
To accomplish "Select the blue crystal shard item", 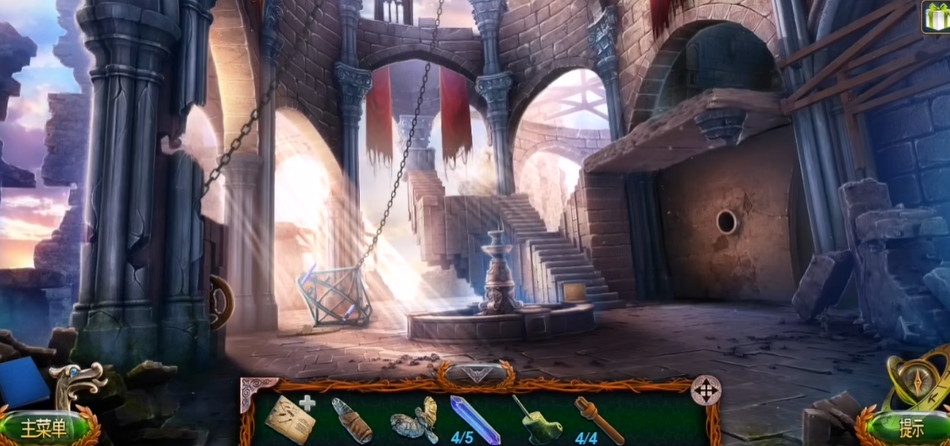I will tap(474, 418).
